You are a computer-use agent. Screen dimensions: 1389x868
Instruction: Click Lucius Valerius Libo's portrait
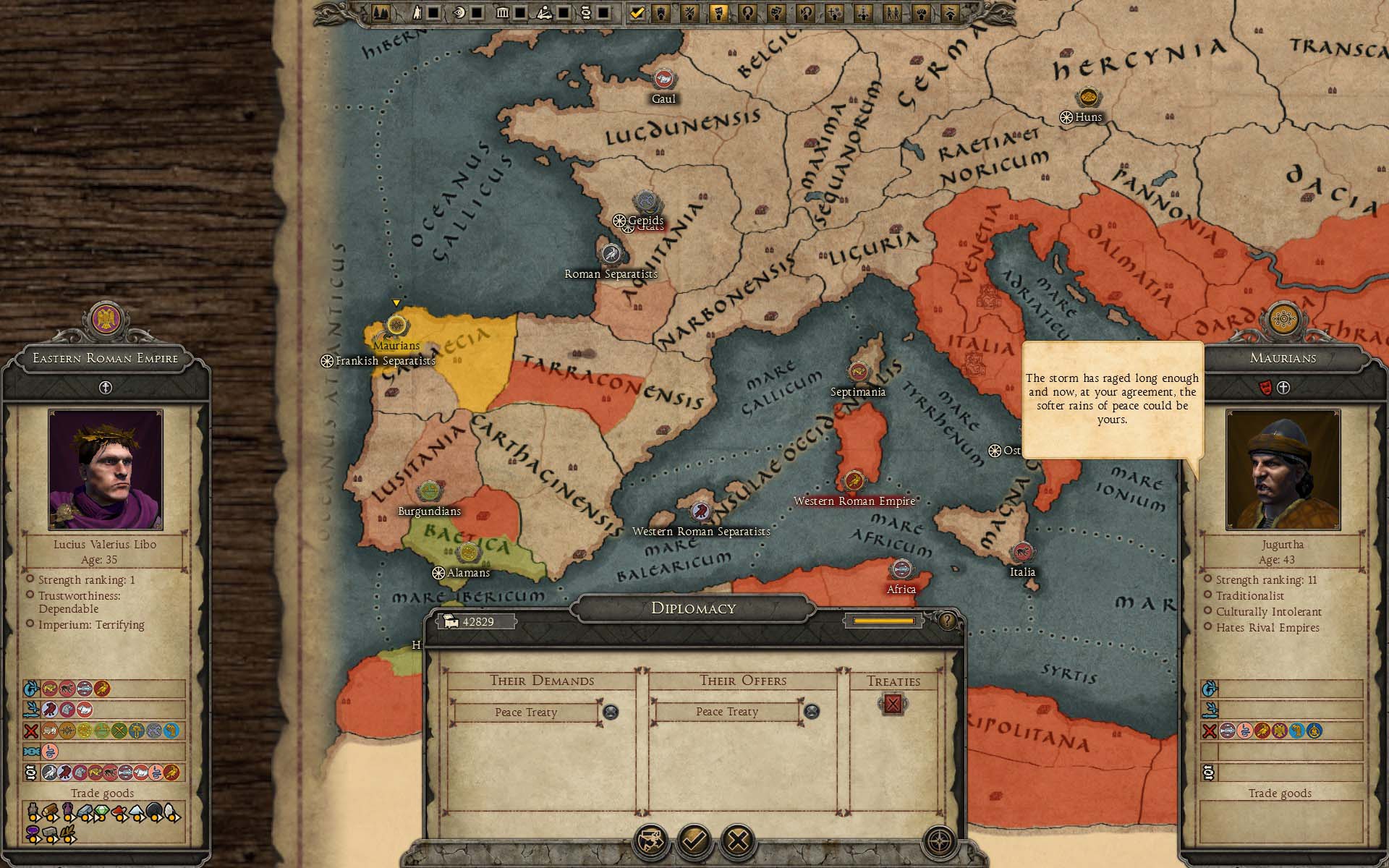(106, 469)
